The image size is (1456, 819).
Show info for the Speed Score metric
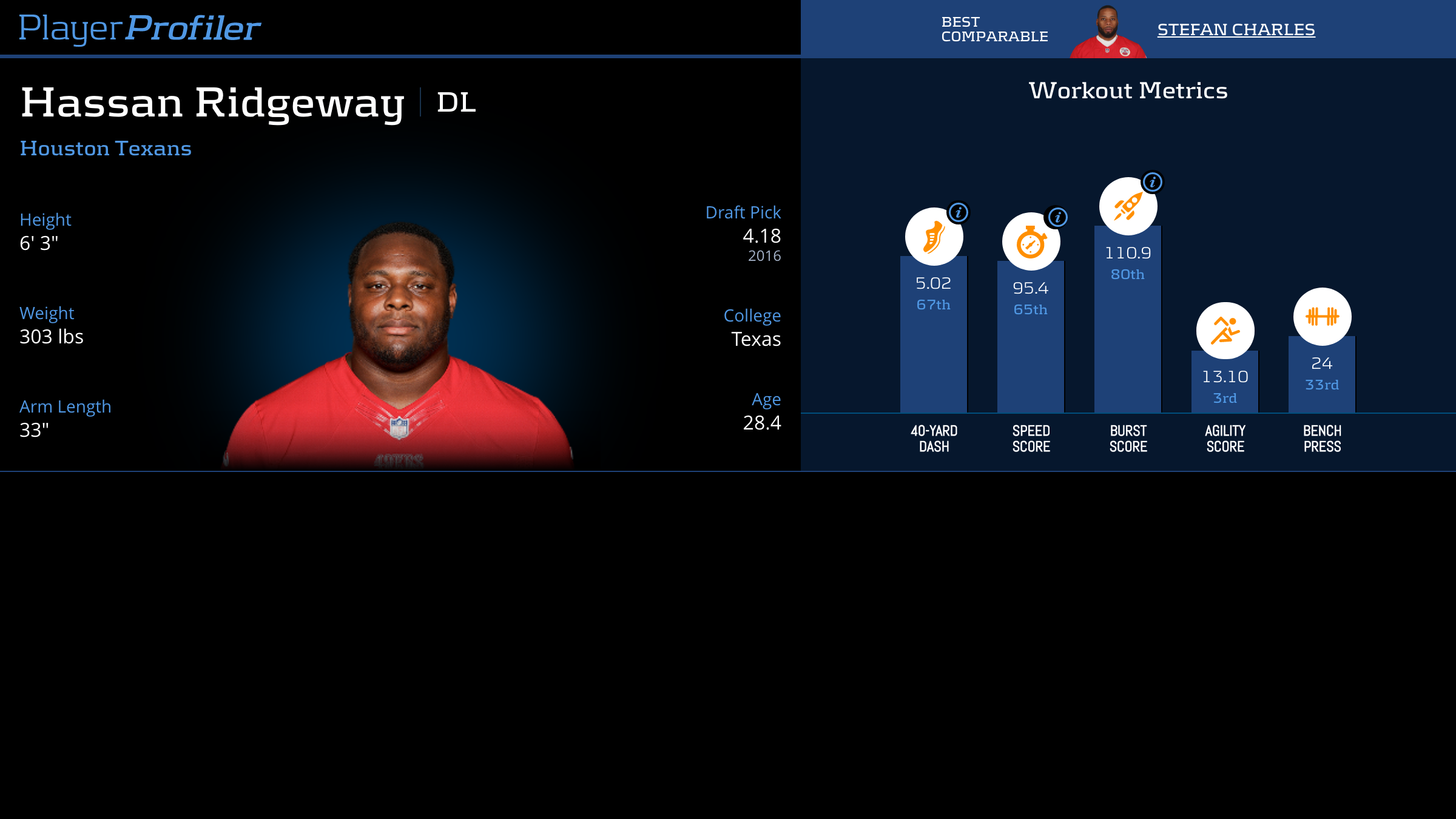coord(1057,217)
